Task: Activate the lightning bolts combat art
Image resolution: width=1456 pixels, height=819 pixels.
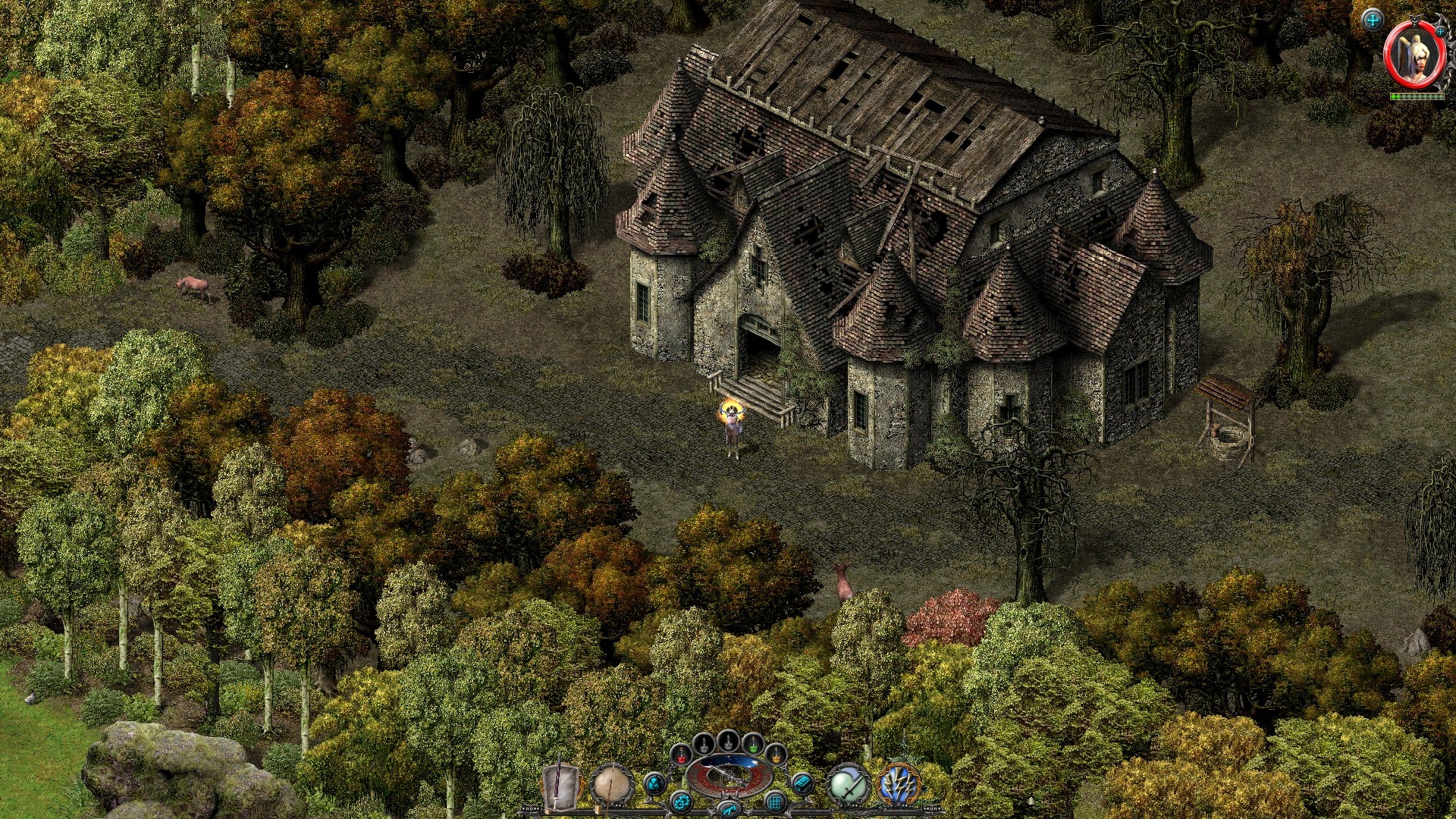Action: 899,786
